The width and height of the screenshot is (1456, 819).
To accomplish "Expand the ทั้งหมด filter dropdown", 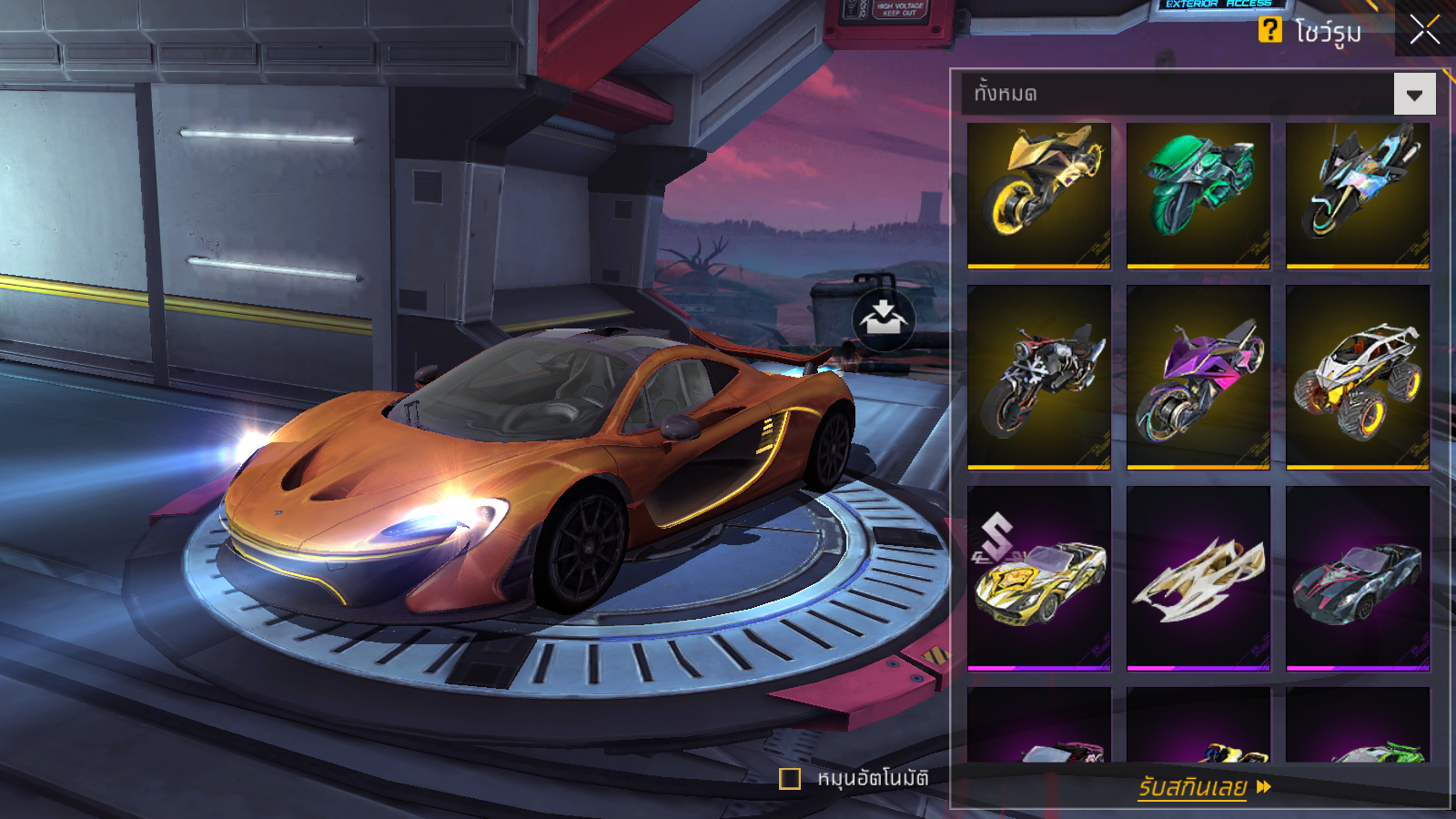I will click(1414, 95).
